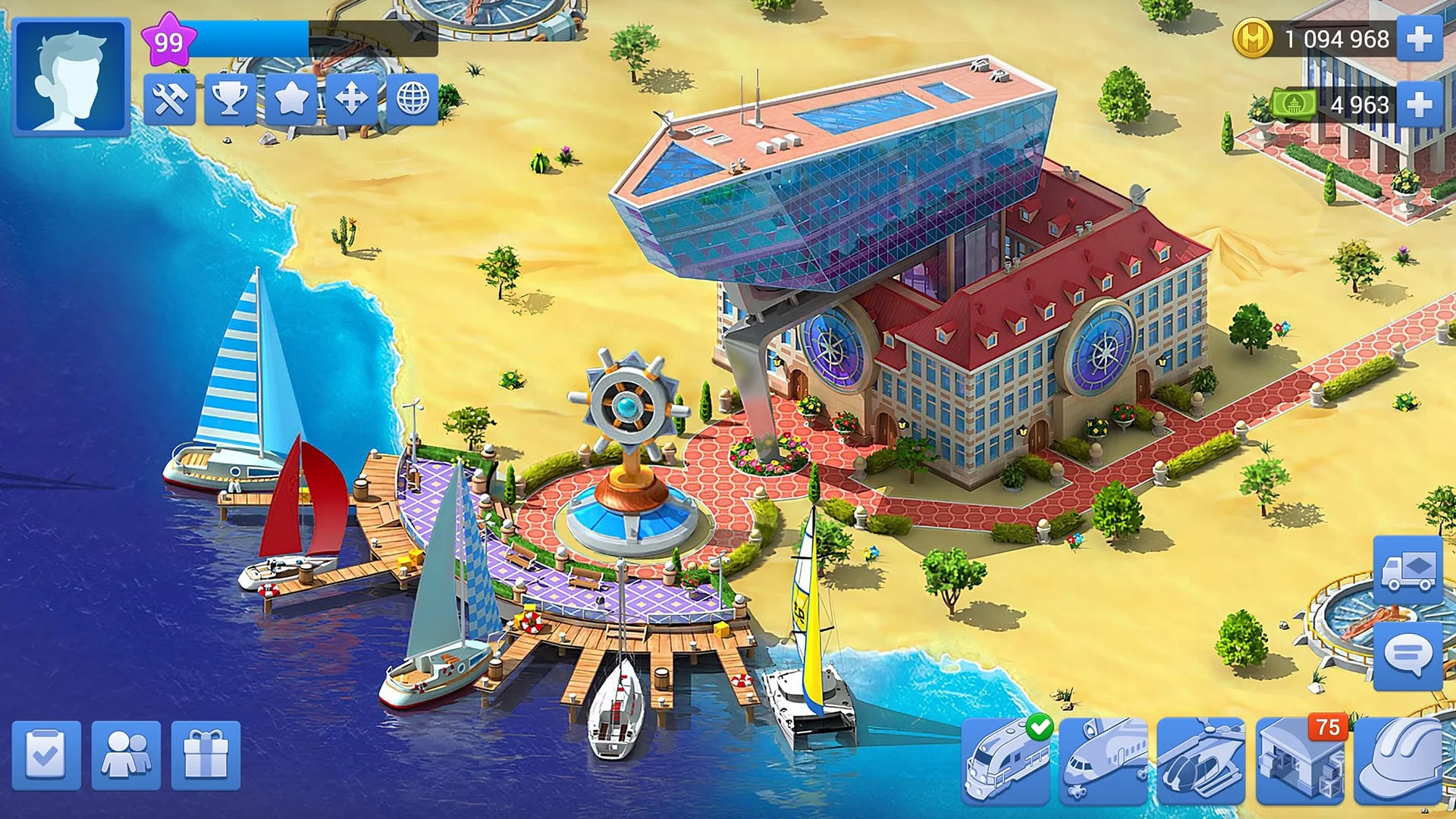Open the globe world map icon
This screenshot has width=1456, height=819.
click(409, 97)
